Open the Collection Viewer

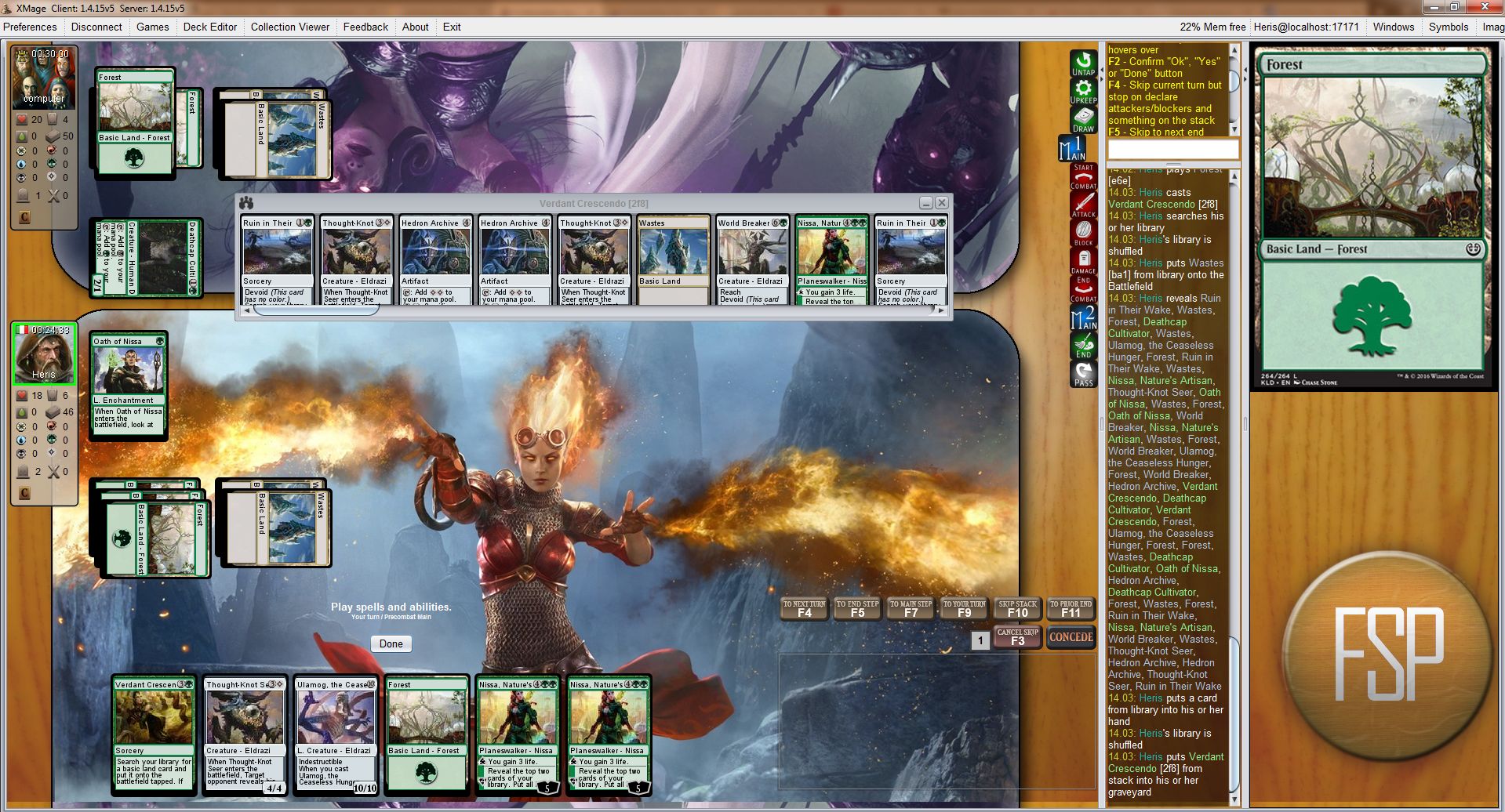click(x=289, y=27)
